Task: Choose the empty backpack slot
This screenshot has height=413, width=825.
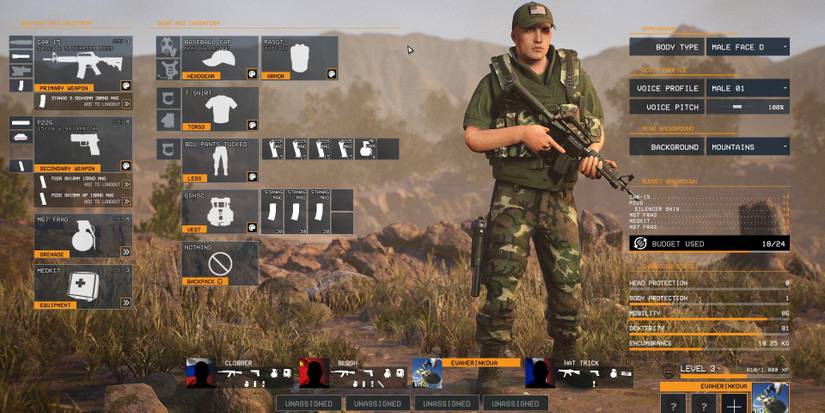Action: [x=219, y=264]
